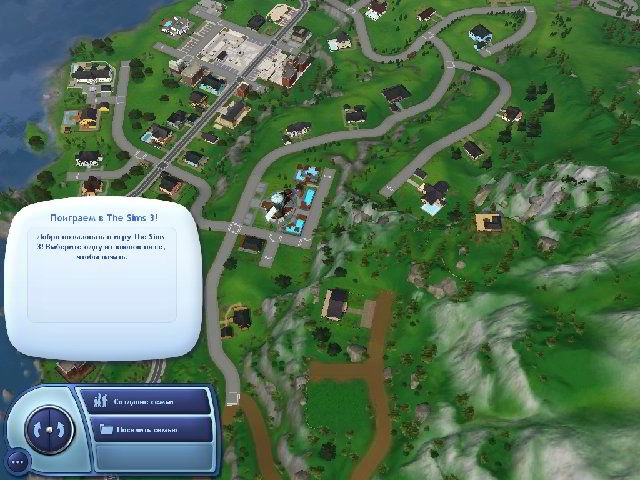Open the three-dots options menu
Image resolution: width=640 pixels, height=480 pixels.
coord(15,461)
